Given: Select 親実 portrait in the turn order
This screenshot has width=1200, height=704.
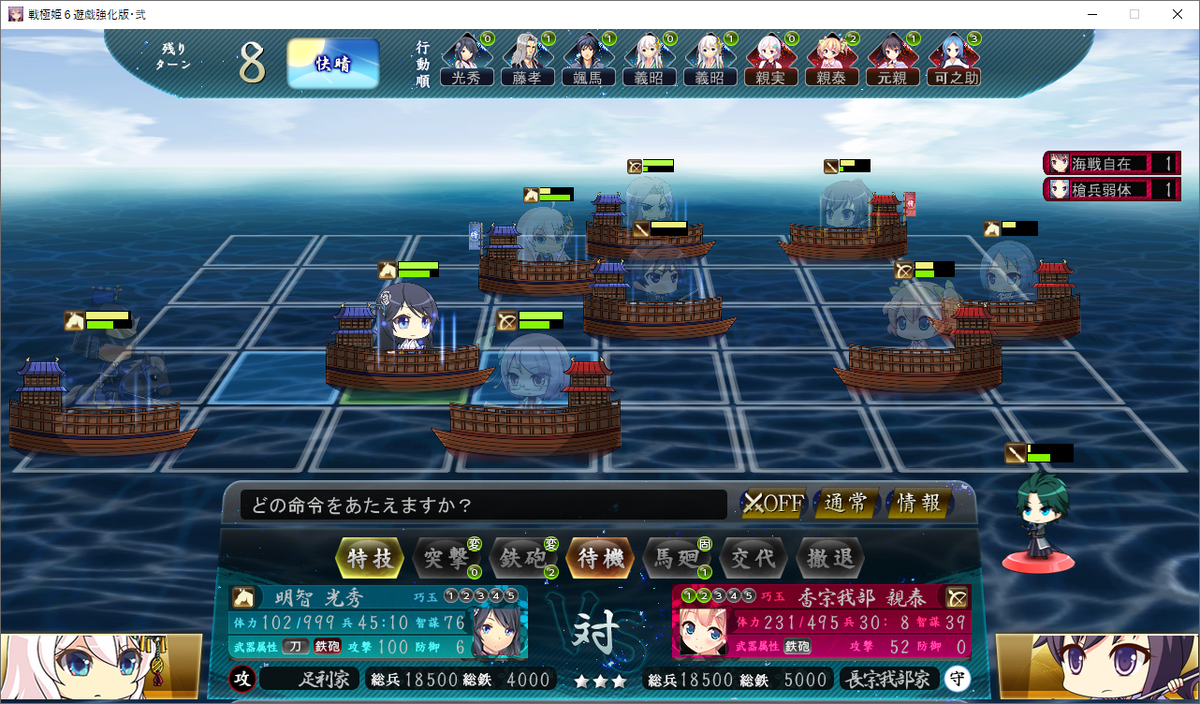Looking at the screenshot, I should pyautogui.click(x=771, y=60).
